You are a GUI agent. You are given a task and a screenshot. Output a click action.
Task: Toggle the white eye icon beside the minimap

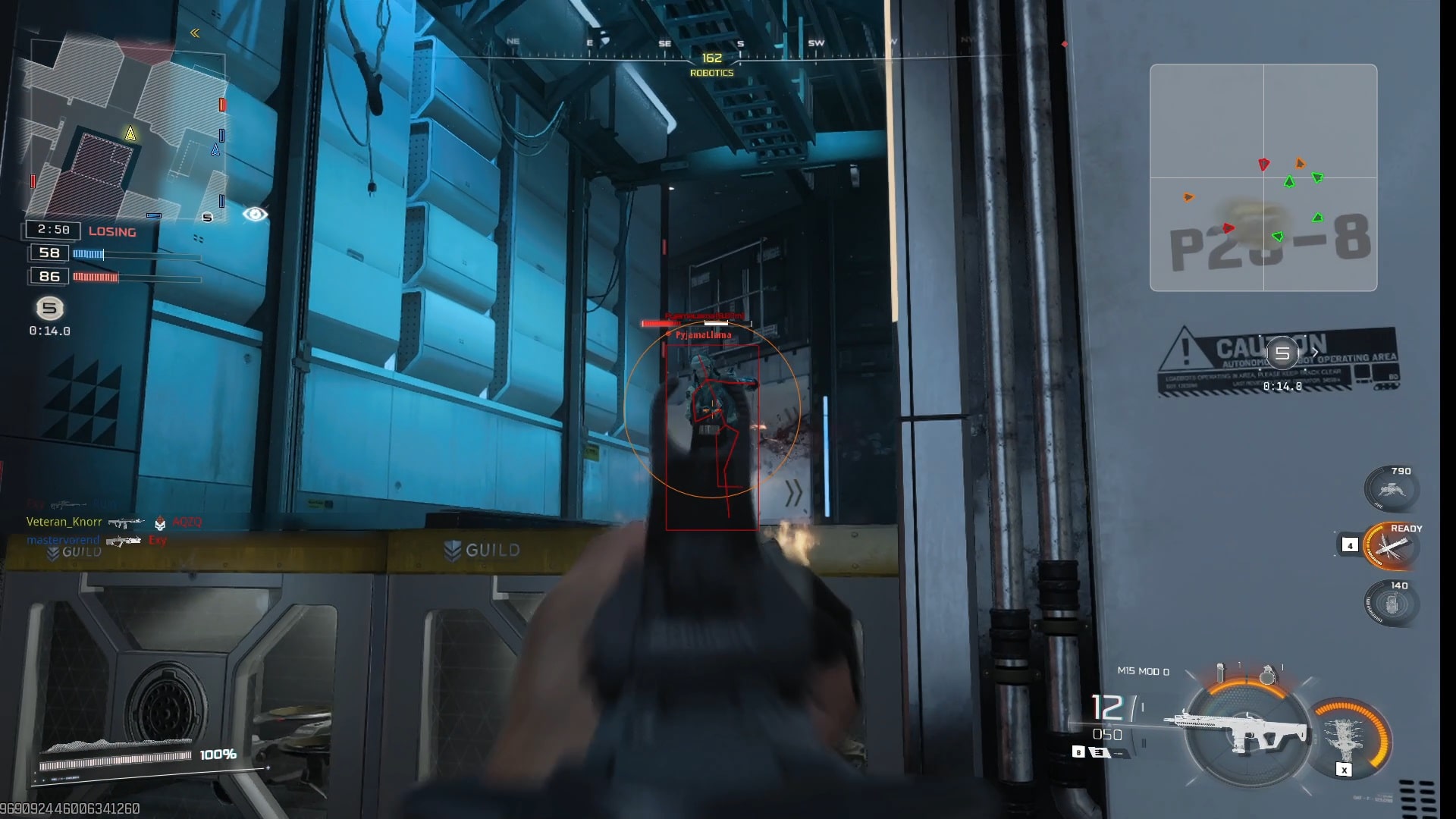pyautogui.click(x=255, y=215)
